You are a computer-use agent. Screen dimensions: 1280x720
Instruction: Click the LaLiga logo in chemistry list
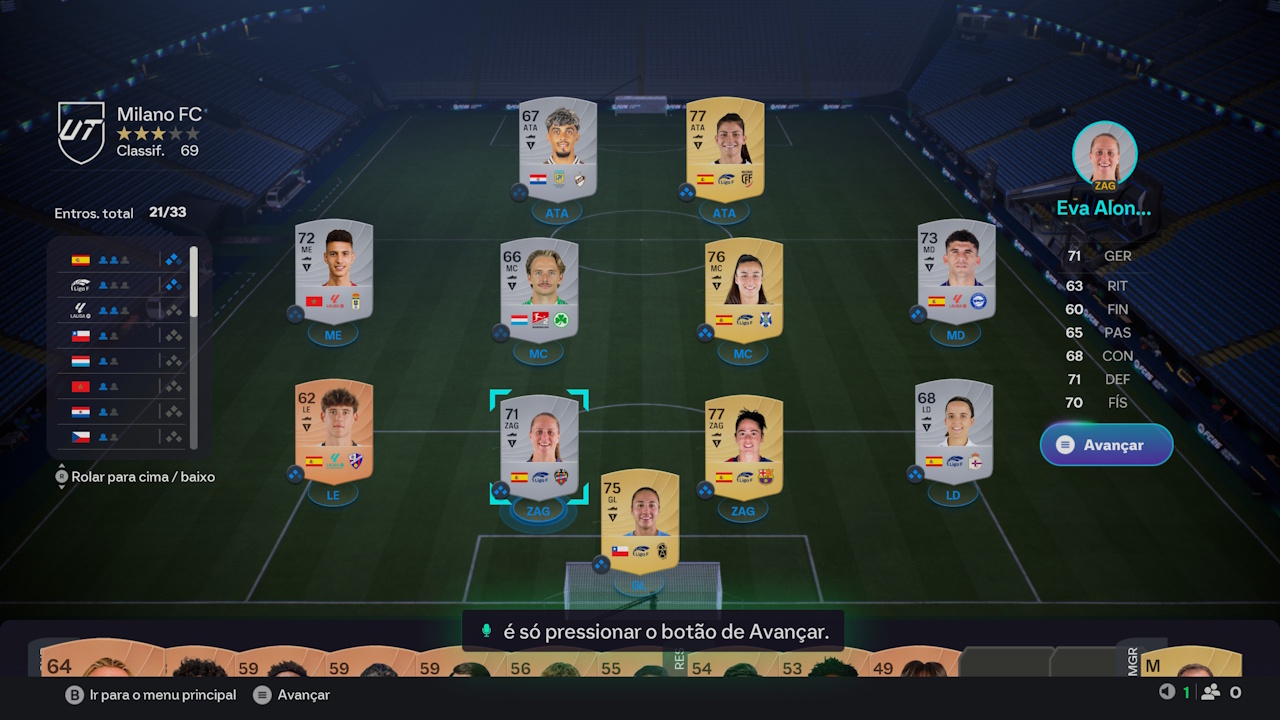tap(80, 310)
